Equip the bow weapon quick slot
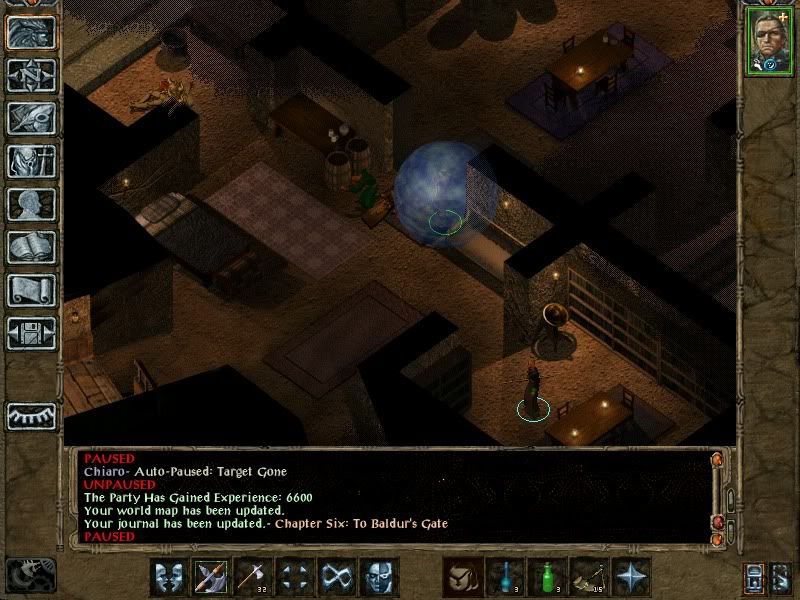800x600 pixels. click(213, 577)
